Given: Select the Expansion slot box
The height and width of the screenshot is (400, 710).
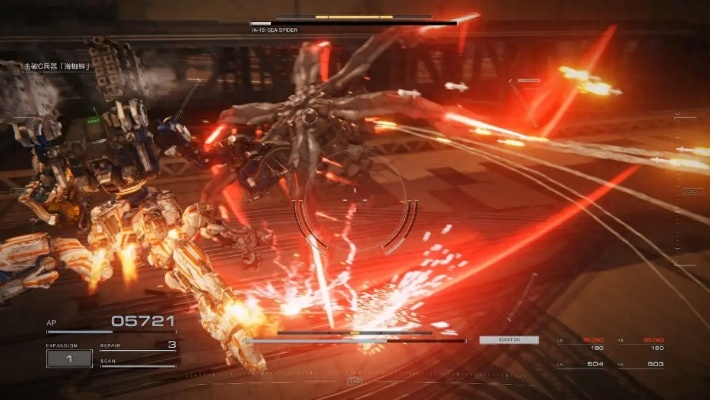Looking at the screenshot, I should (69, 358).
